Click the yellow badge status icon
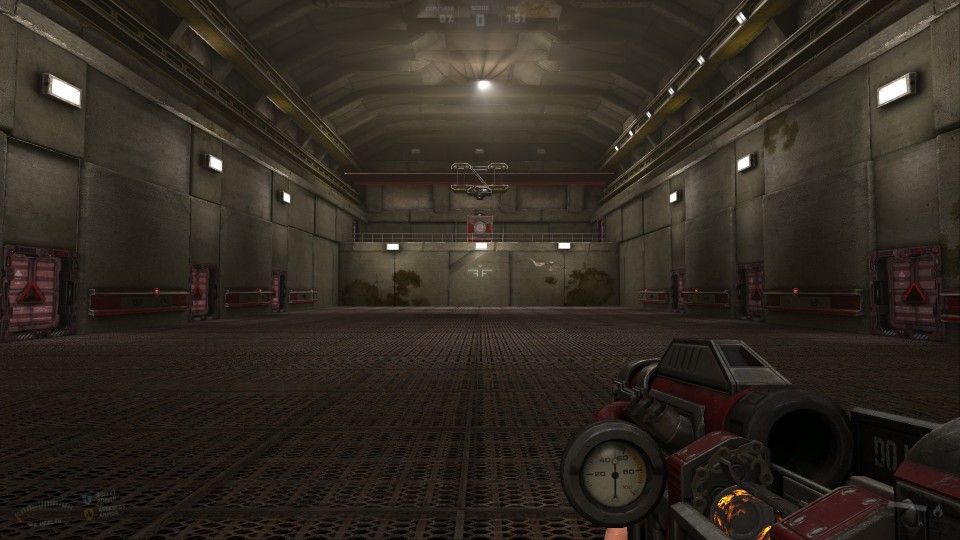The height and width of the screenshot is (540, 960). (x=88, y=511)
